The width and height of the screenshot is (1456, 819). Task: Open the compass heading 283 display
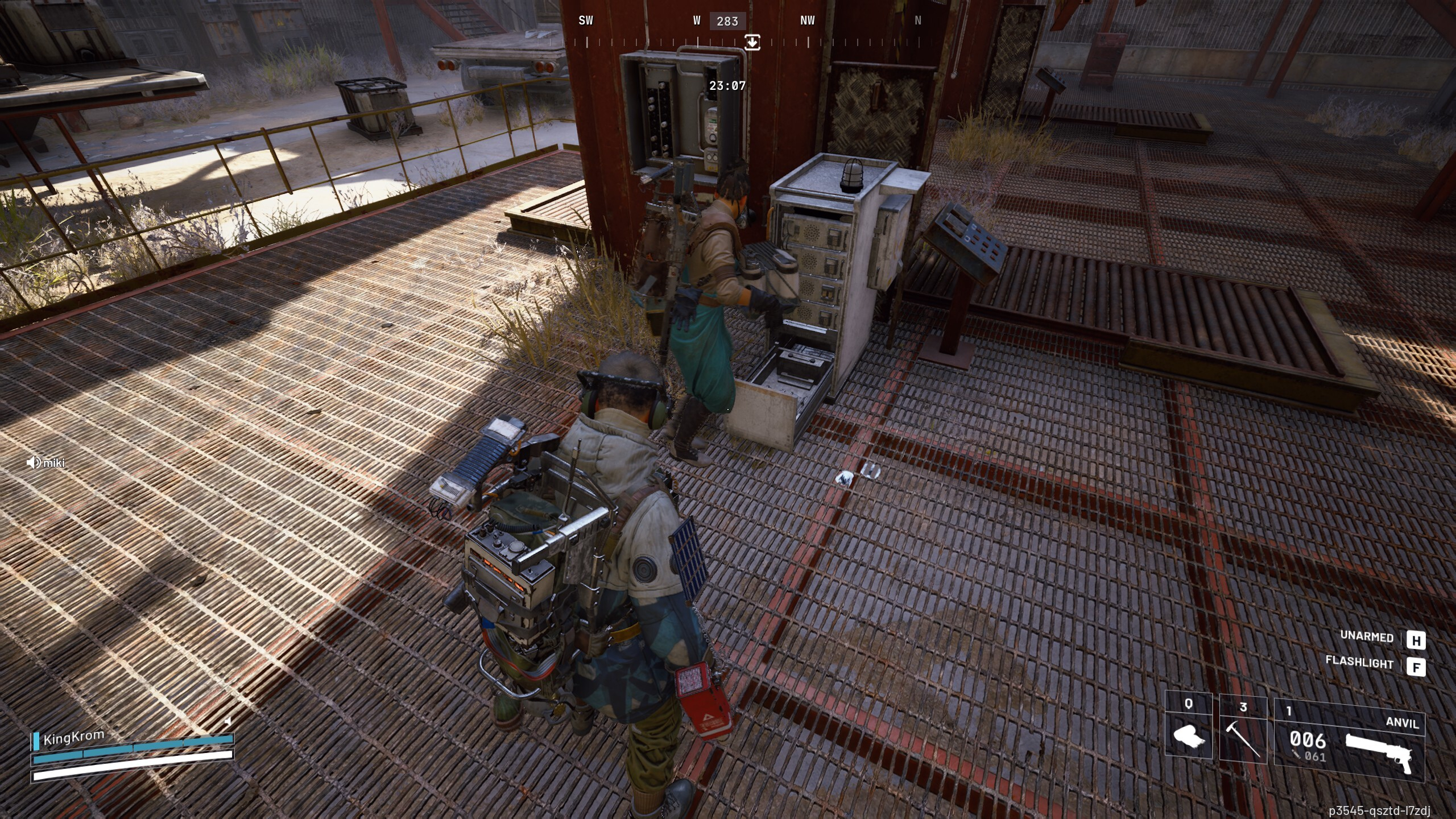(728, 22)
